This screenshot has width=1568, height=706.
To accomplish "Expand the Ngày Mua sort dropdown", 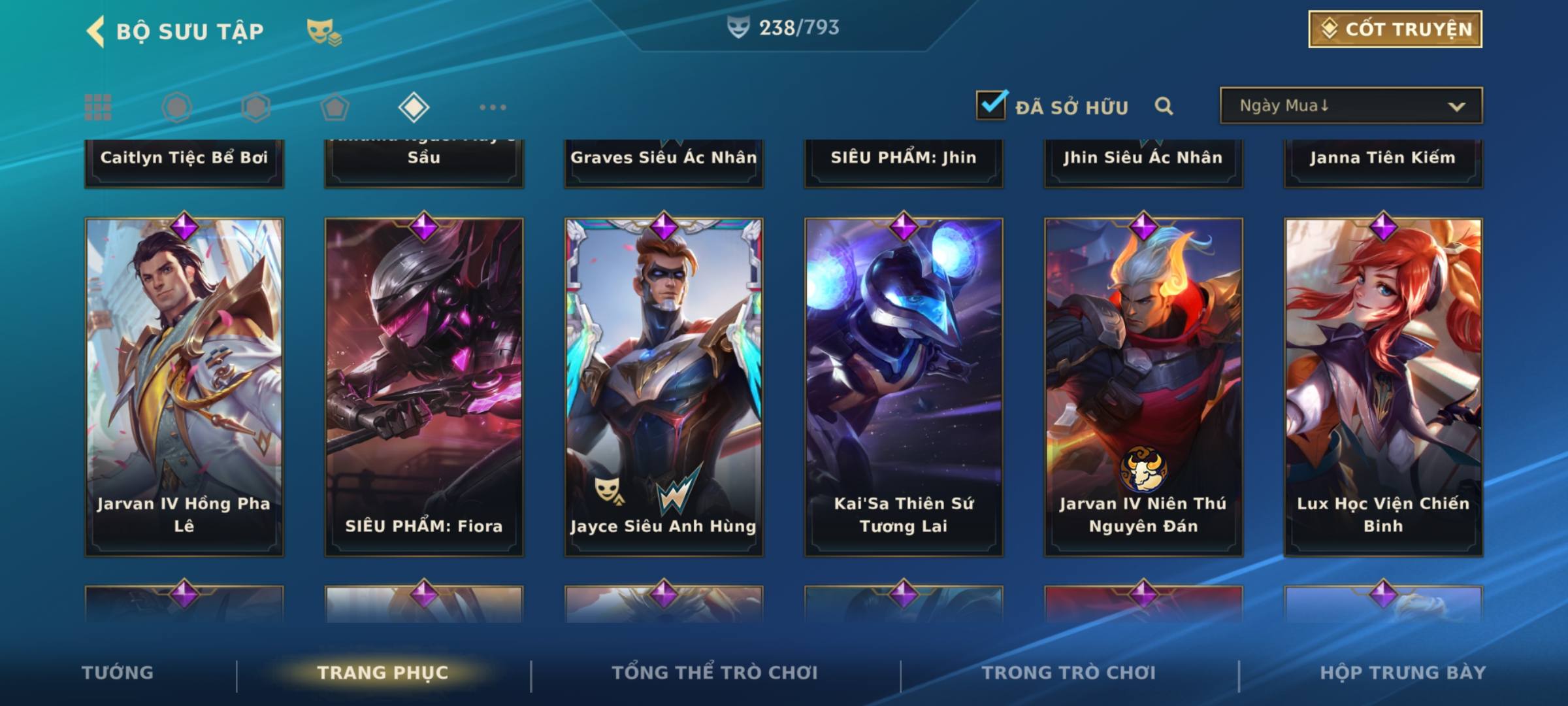I will click(1350, 106).
